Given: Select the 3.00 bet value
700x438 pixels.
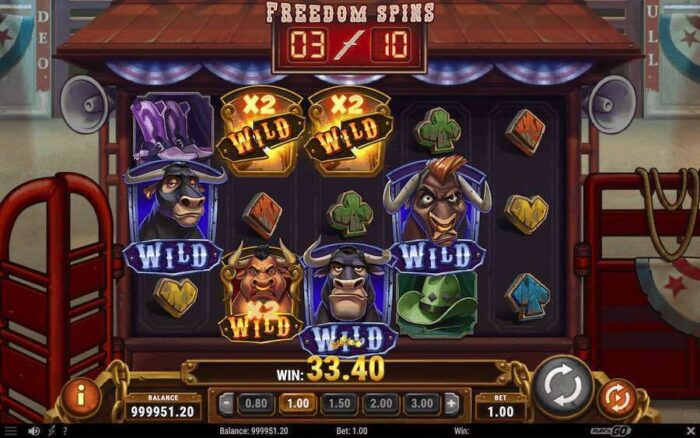Looking at the screenshot, I should (424, 404).
